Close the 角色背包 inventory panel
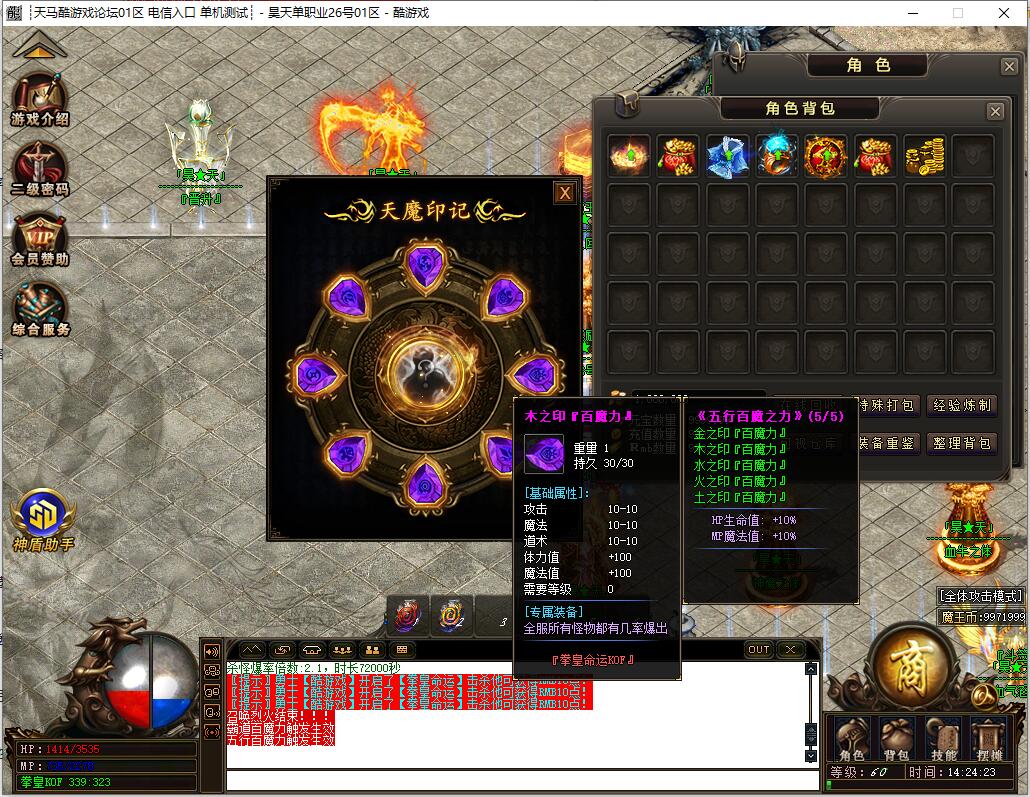This screenshot has width=1030, height=797. point(995,111)
